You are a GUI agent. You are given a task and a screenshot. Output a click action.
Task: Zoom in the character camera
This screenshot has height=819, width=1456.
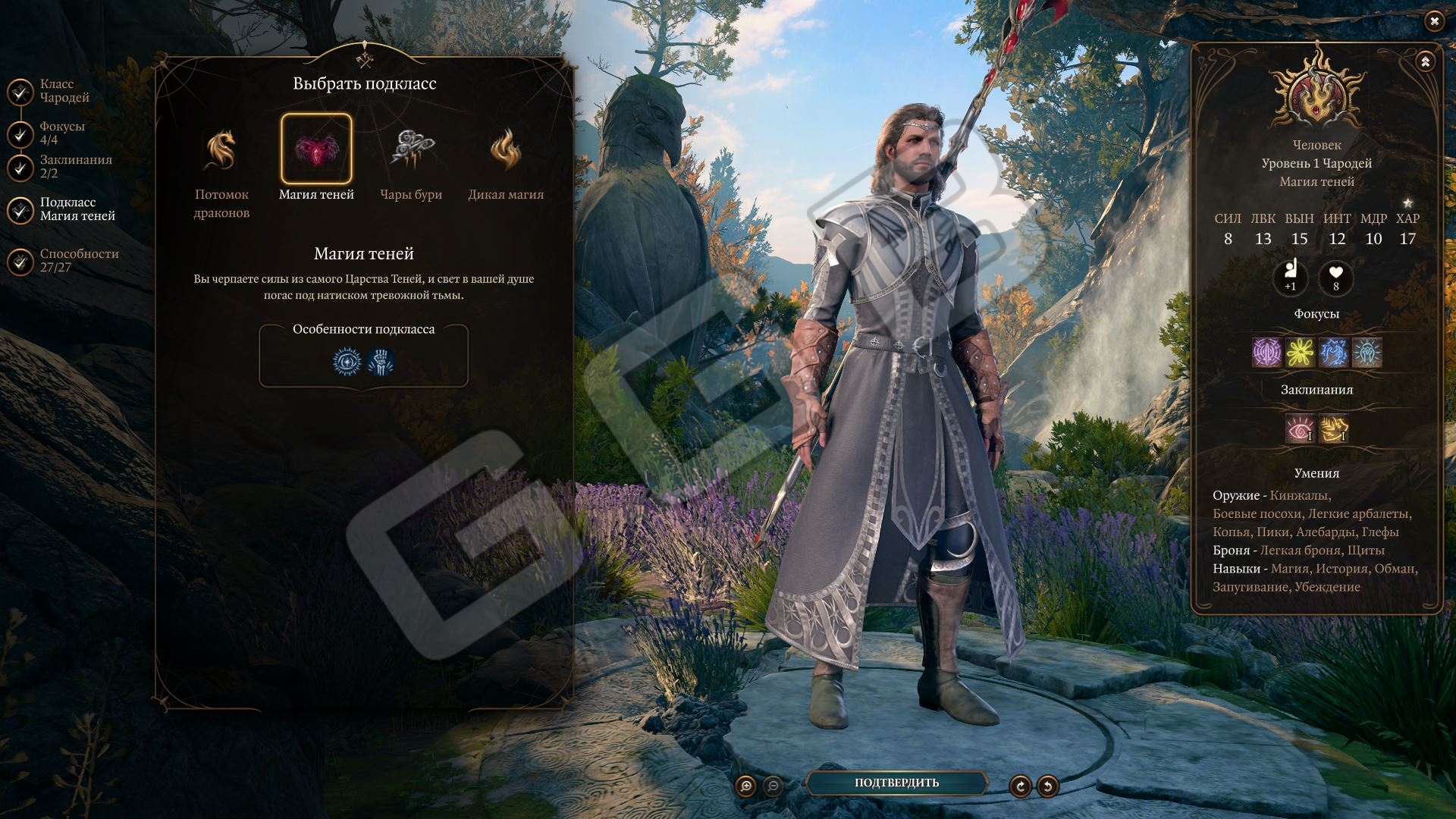(746, 786)
